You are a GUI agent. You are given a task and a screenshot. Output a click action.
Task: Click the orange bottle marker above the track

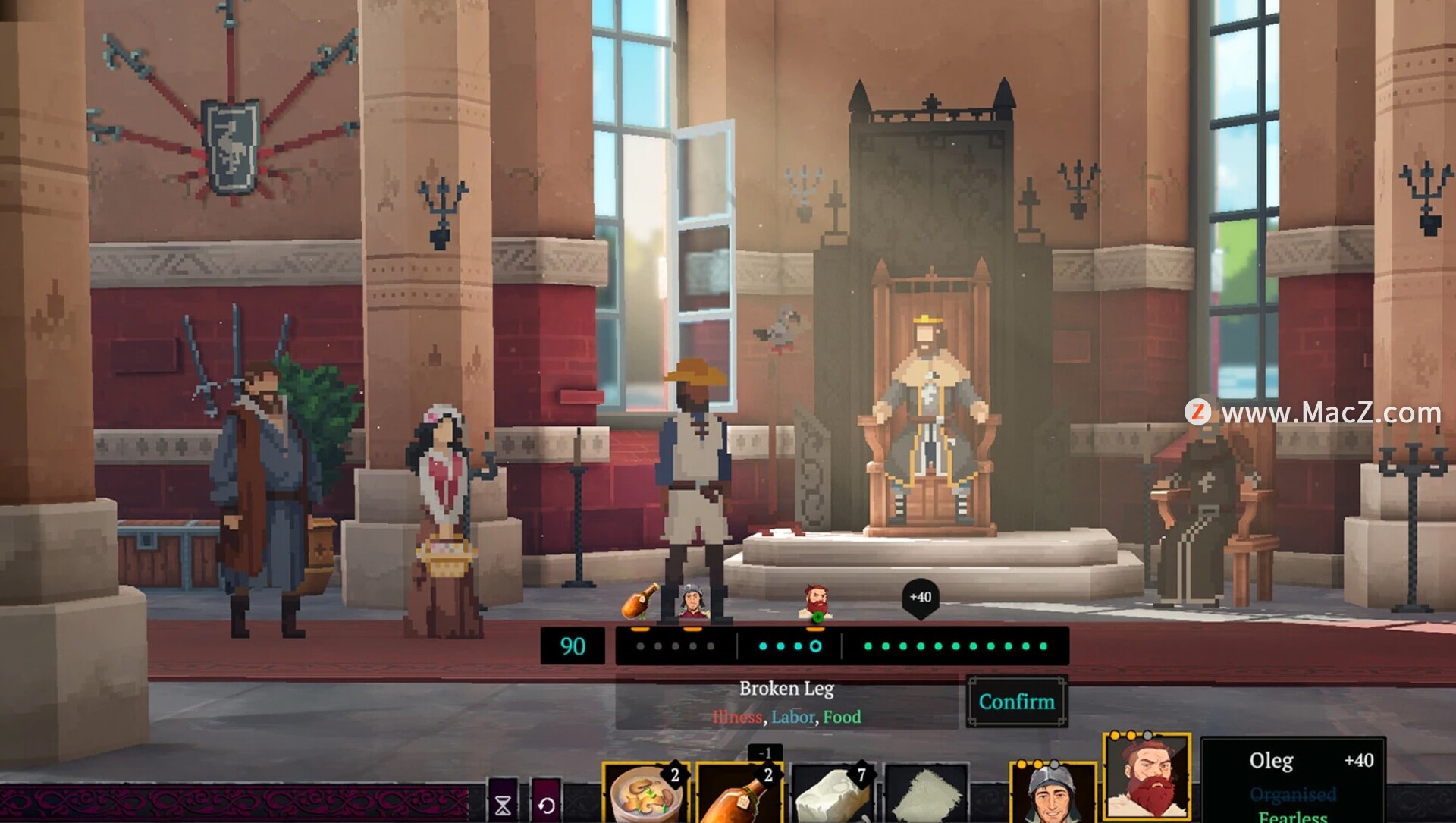click(x=641, y=602)
